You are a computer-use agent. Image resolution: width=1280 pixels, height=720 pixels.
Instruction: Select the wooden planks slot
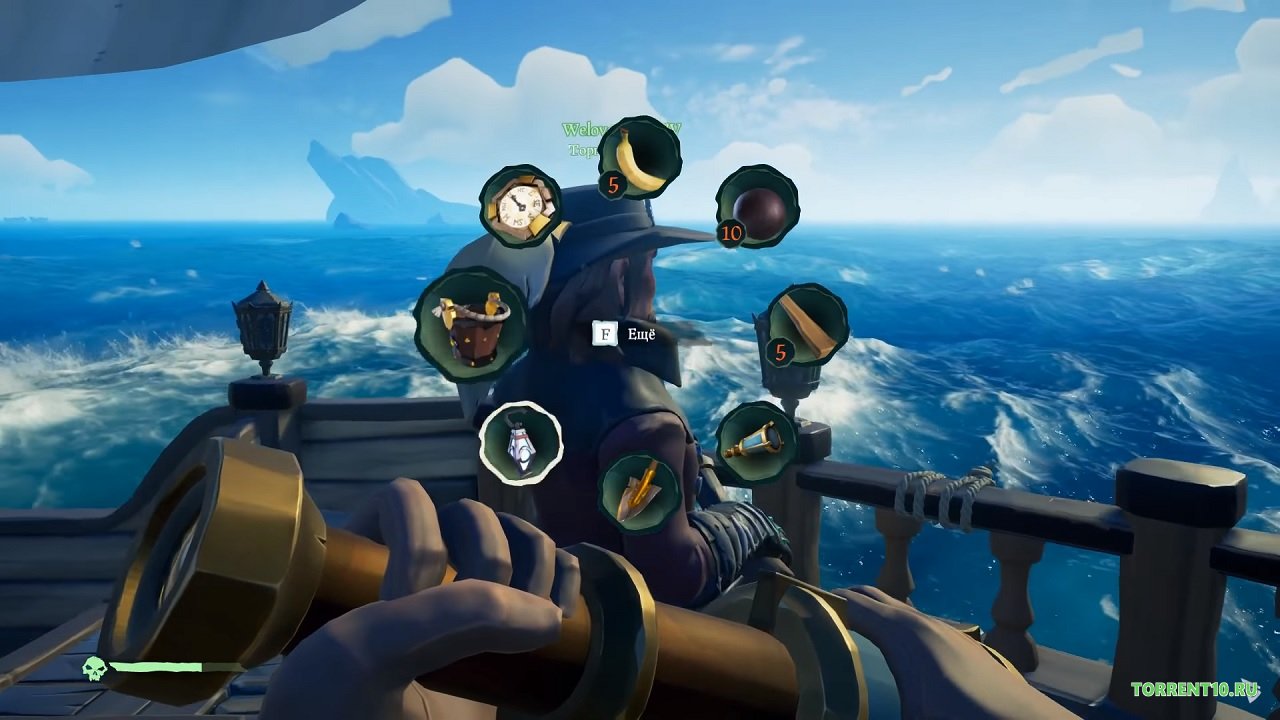[x=807, y=324]
